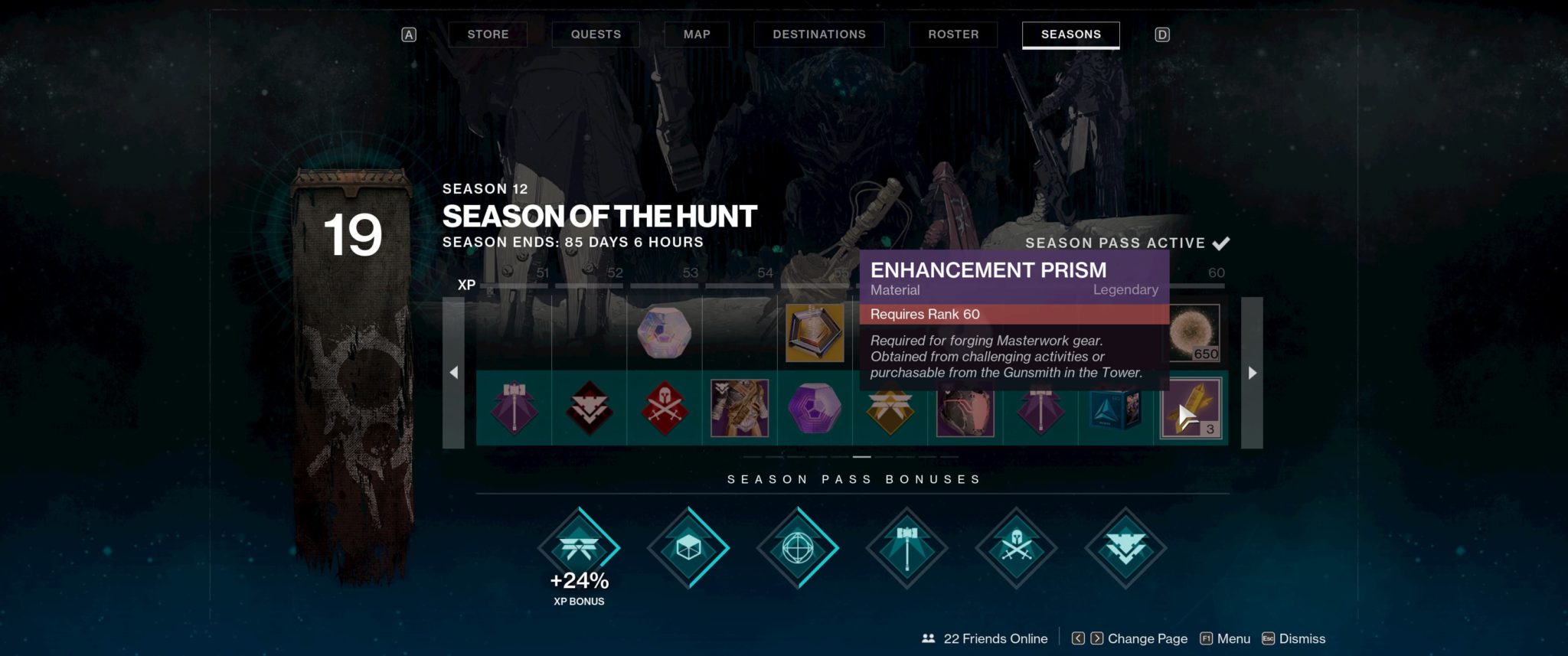
Task: Select the reward item showing quantity 3
Action: pyautogui.click(x=1192, y=410)
